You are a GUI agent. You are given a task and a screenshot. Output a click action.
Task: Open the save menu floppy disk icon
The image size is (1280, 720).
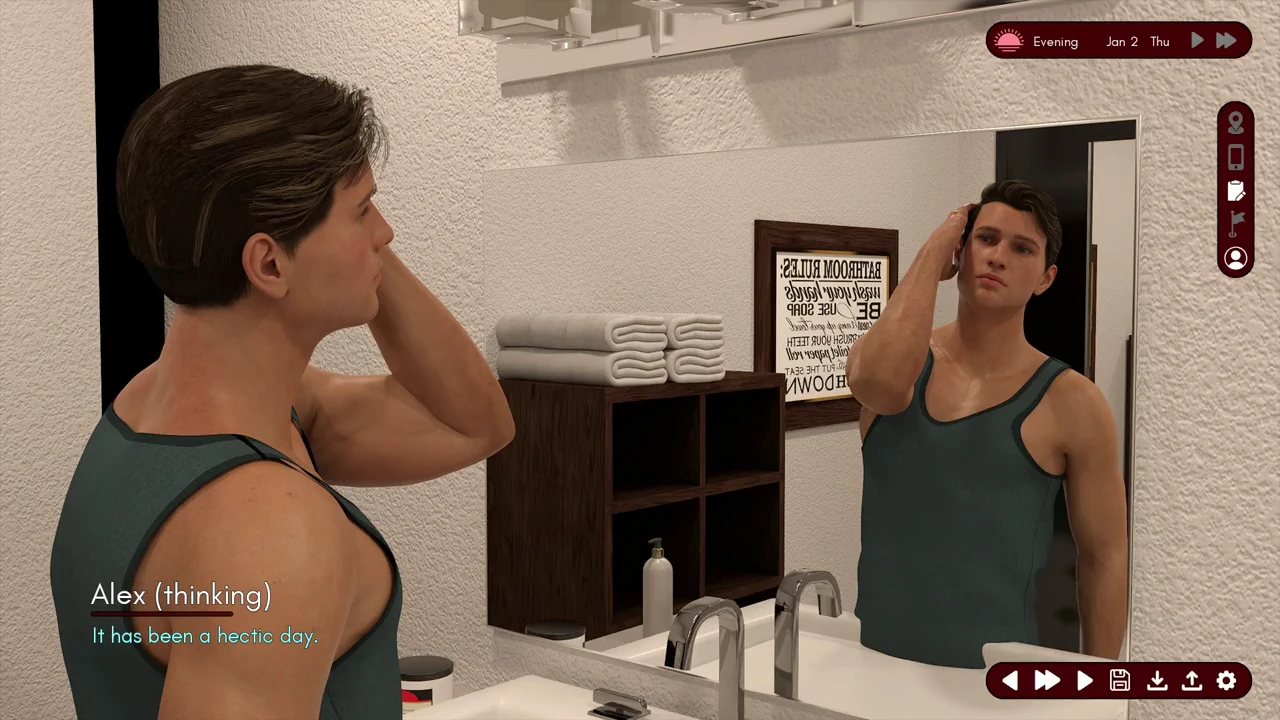click(x=1120, y=681)
